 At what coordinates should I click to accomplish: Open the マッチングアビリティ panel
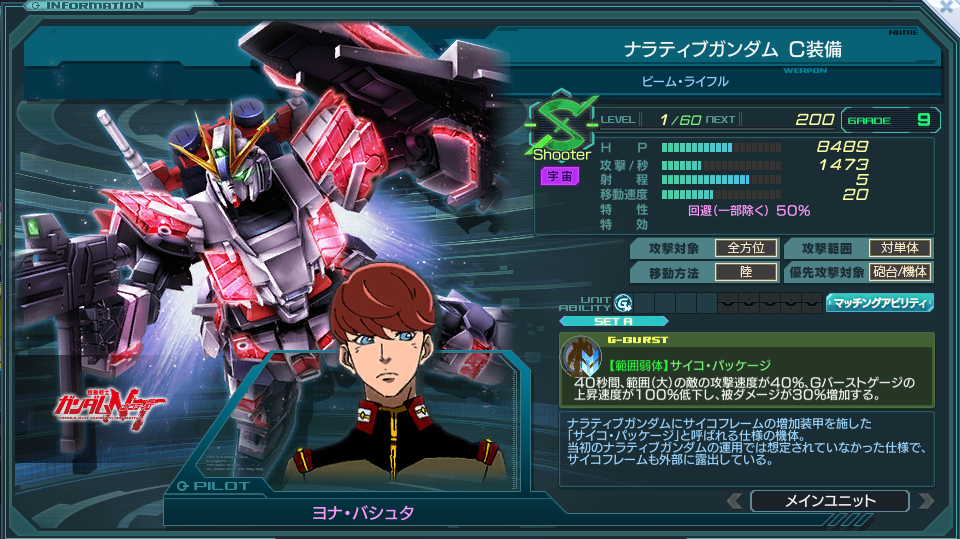point(879,302)
